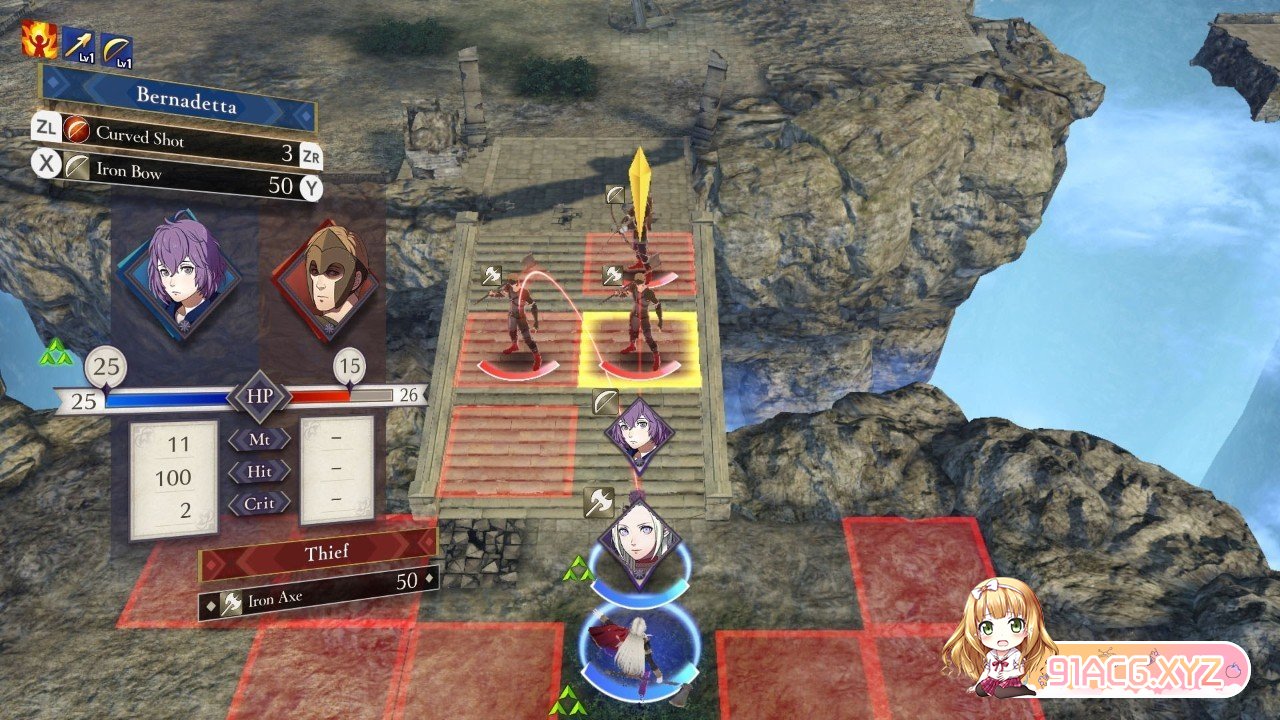Click the blue arrow Lv1 skill icon
Viewport: 1280px width, 720px height.
click(79, 45)
